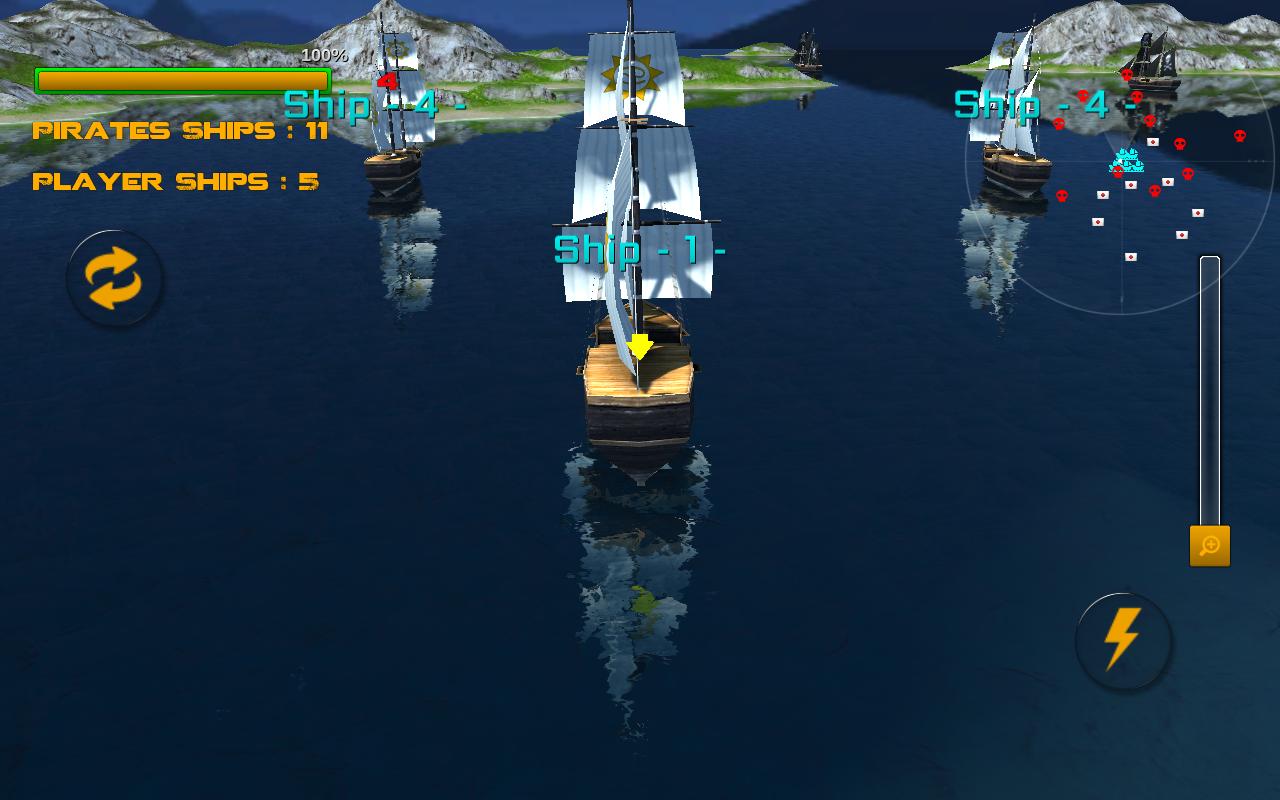
Task: Tap a red skull enemy marker on radar
Action: 1181,142
